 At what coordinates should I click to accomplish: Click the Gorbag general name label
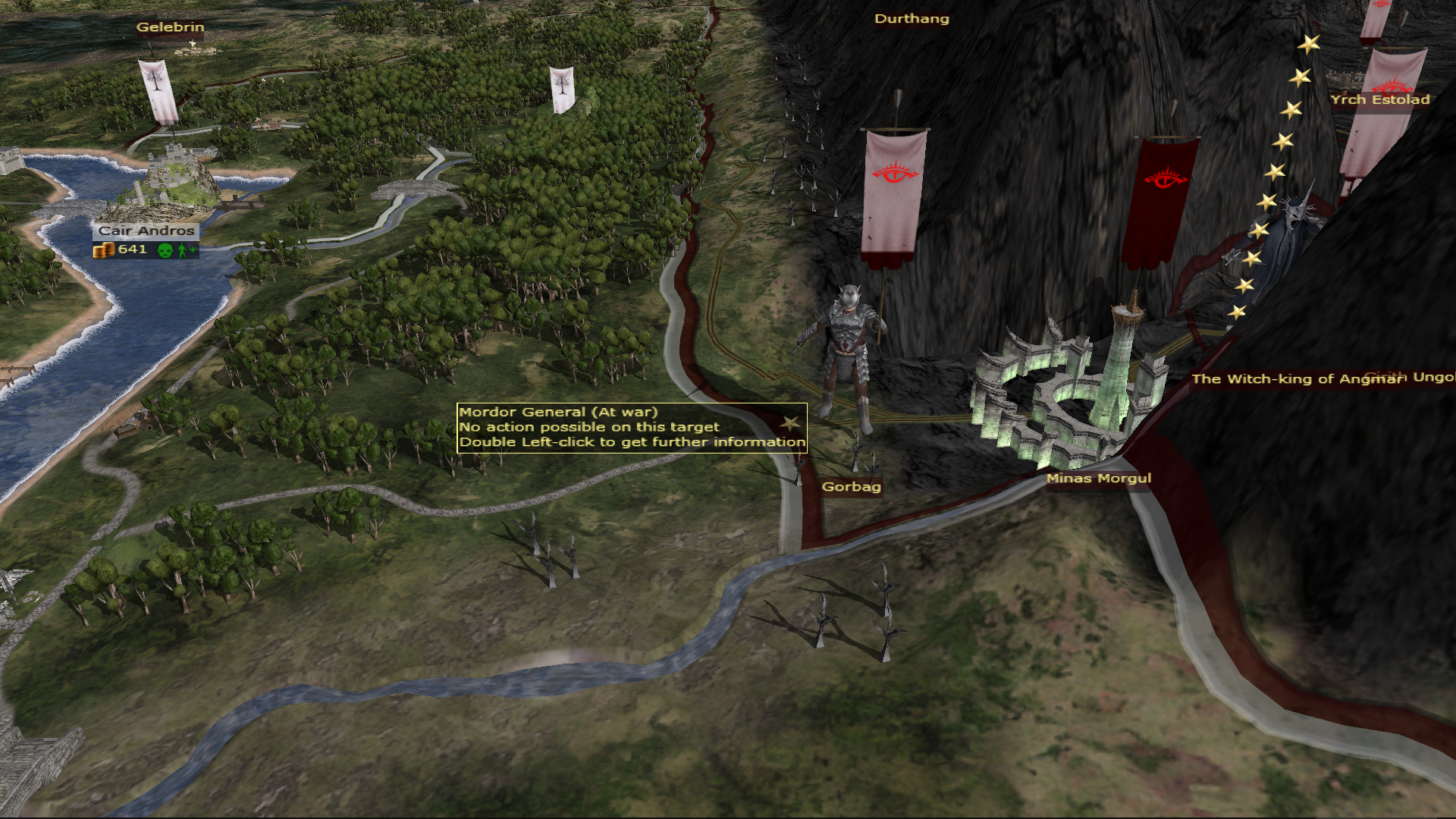(851, 487)
